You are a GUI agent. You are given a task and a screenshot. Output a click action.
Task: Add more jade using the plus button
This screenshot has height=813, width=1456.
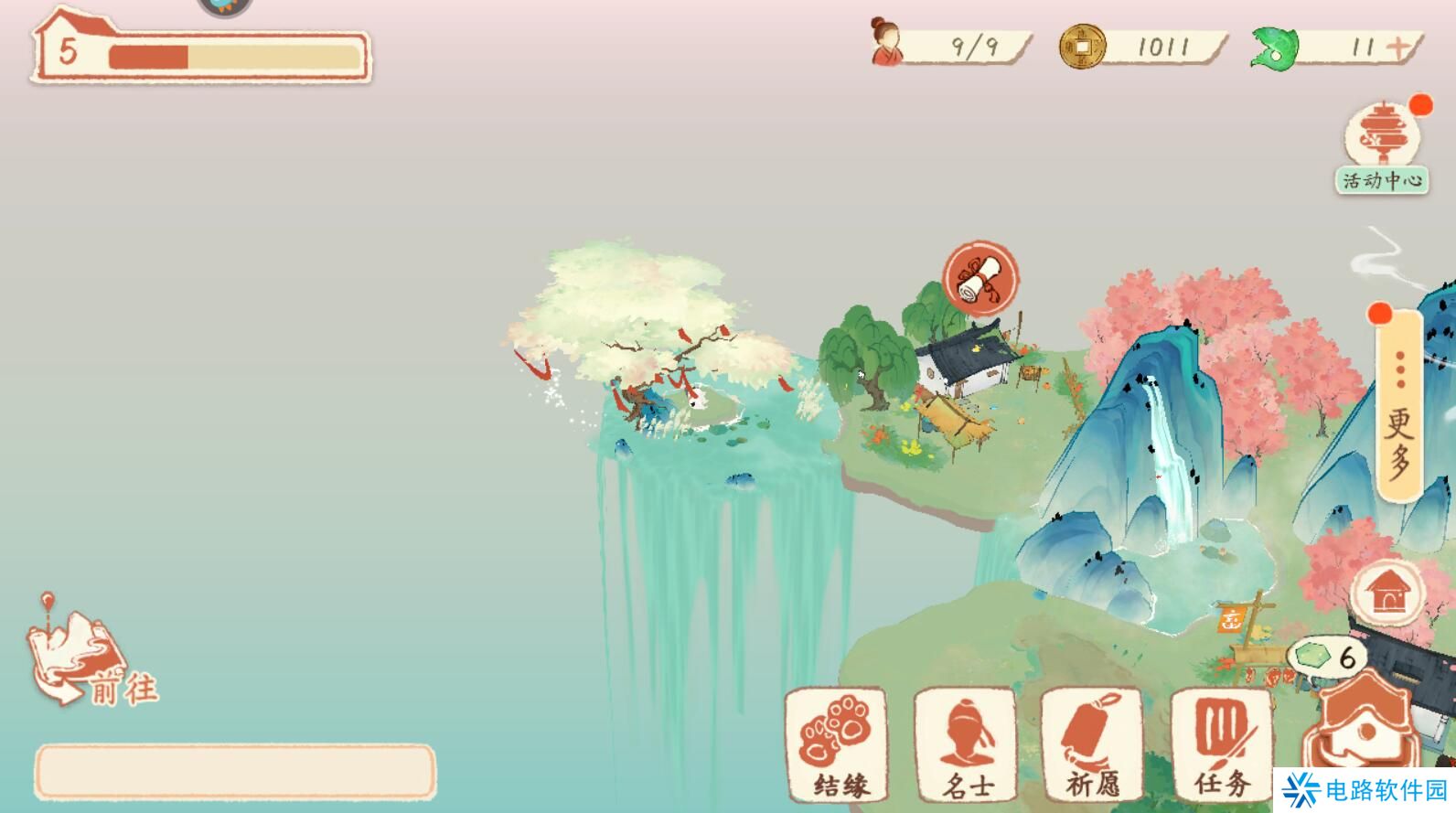point(1398,48)
